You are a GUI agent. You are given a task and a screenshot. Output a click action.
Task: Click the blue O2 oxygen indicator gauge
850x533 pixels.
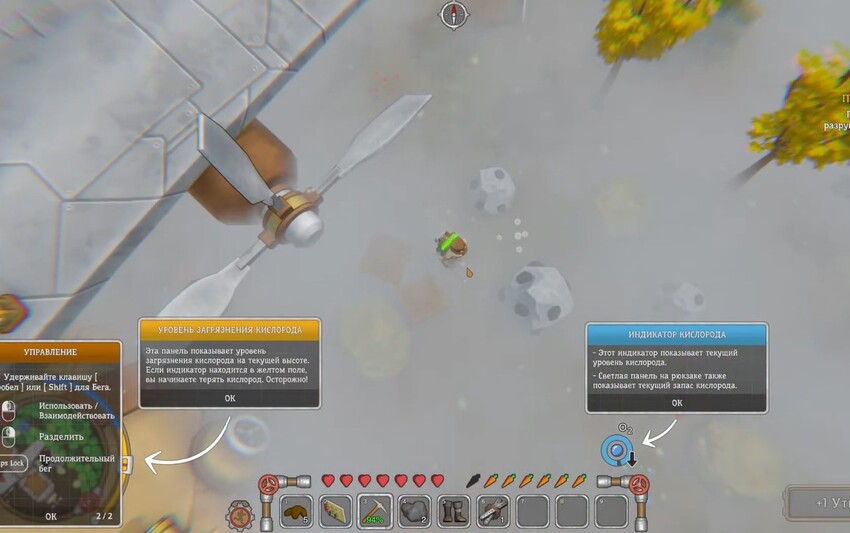(614, 451)
